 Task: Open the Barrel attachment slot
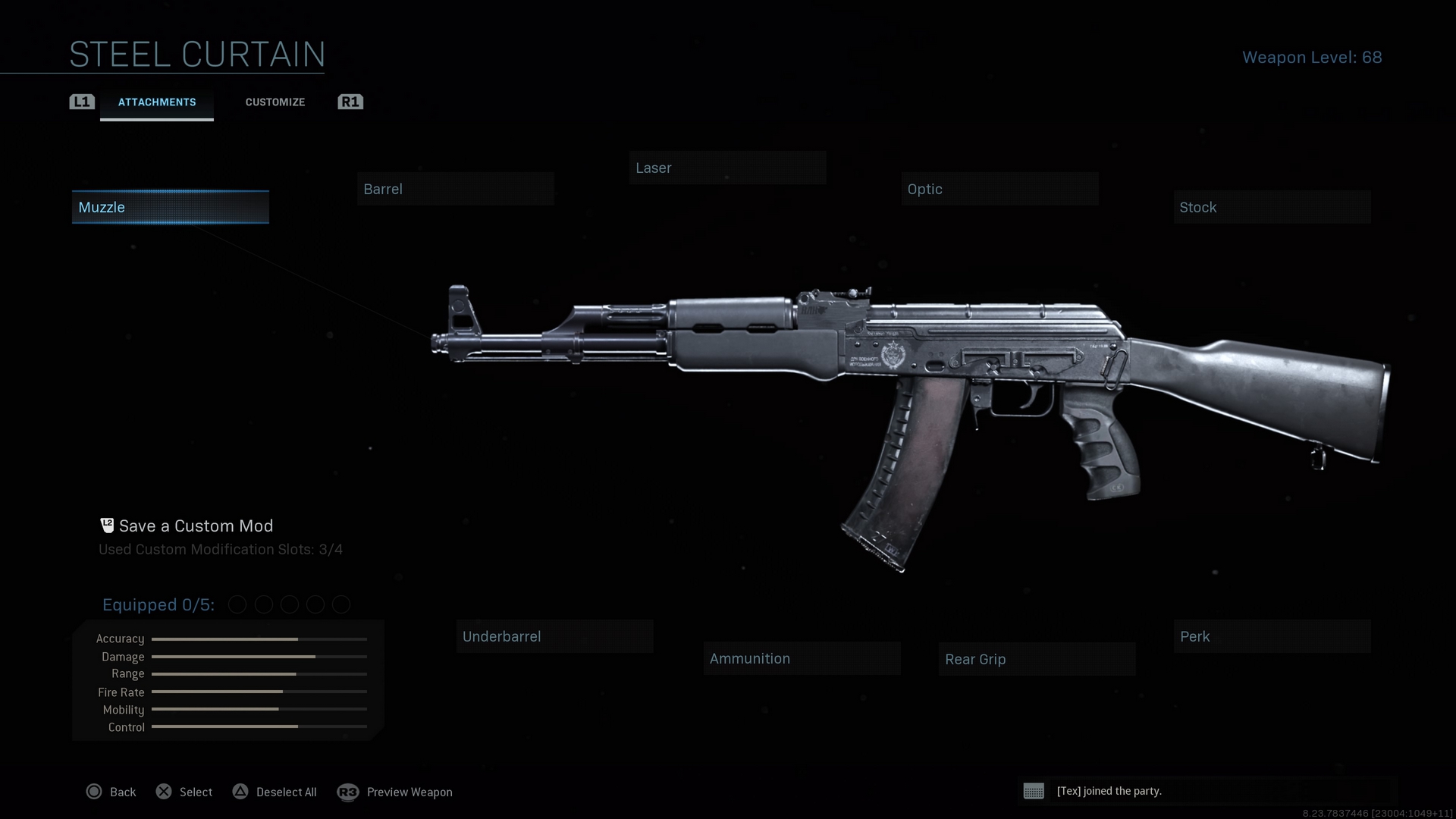(x=455, y=189)
